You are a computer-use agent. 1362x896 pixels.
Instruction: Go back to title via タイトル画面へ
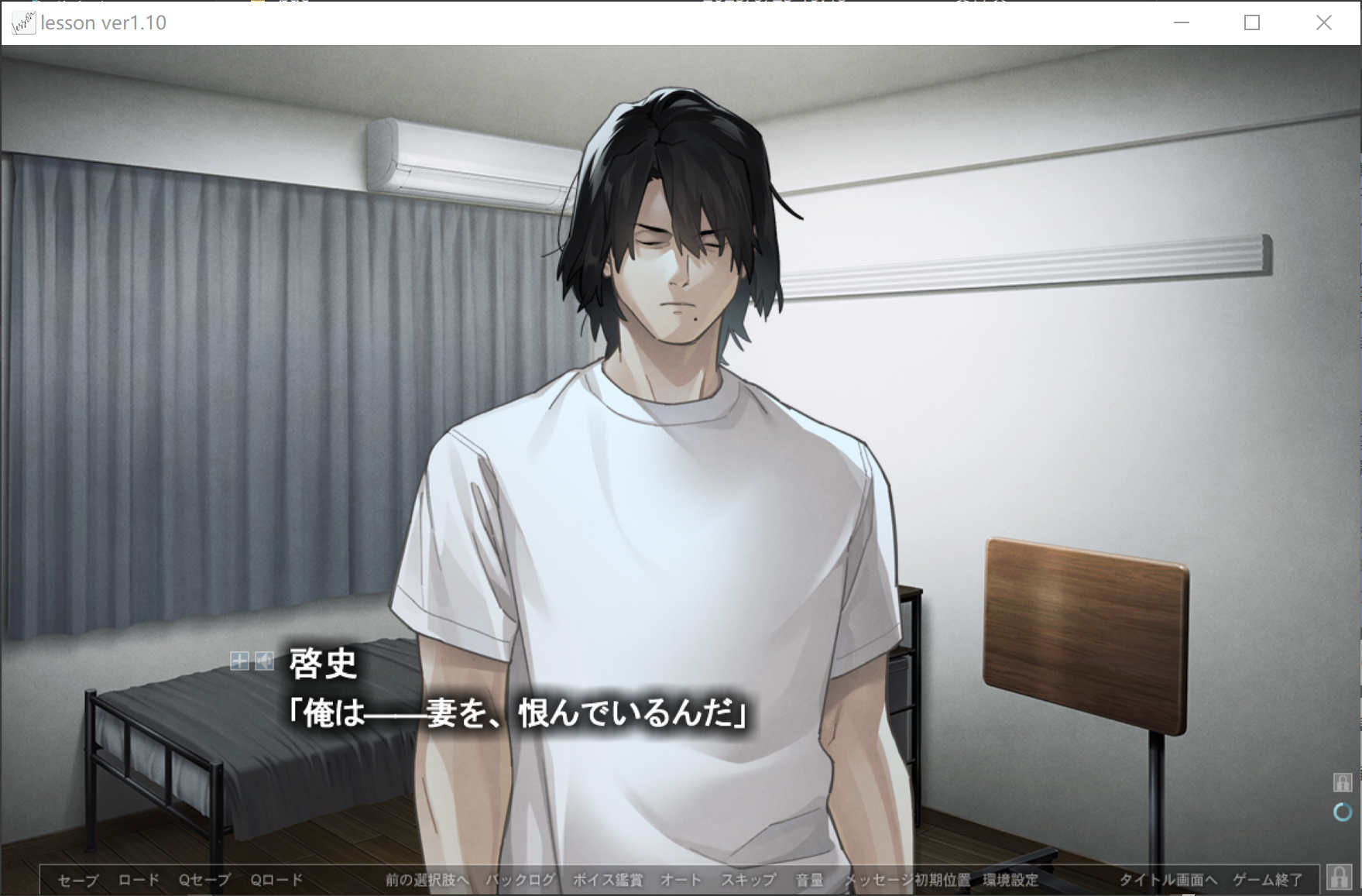point(1168,880)
